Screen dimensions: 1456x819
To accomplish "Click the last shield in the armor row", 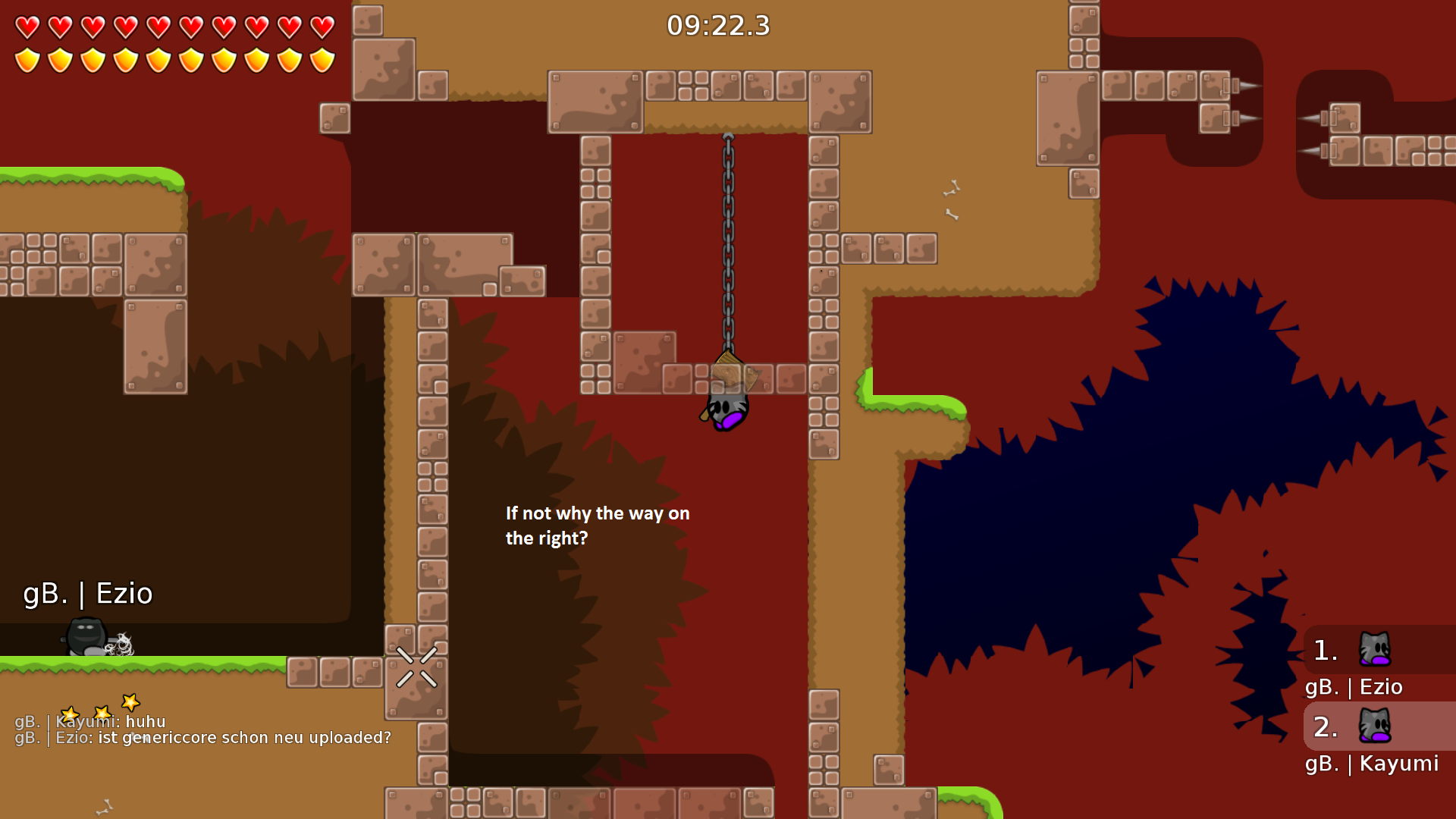I will point(321,58).
